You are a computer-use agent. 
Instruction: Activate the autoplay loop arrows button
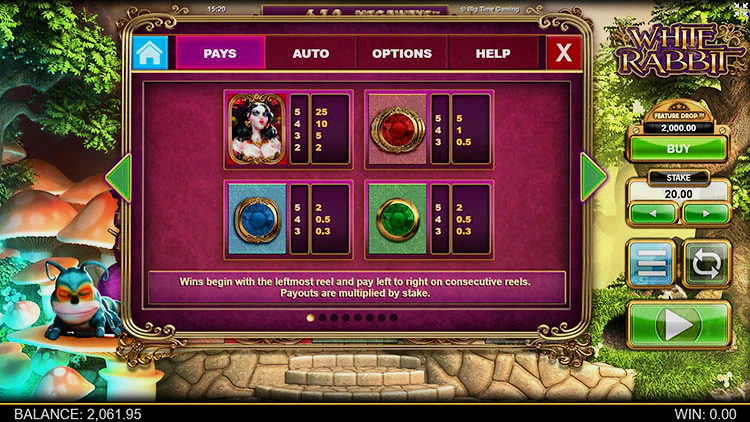tap(706, 265)
